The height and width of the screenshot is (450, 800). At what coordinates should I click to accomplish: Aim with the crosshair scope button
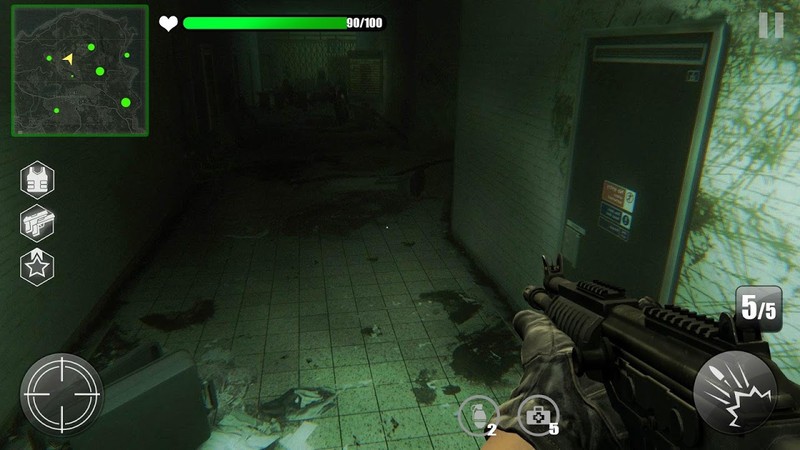click(62, 390)
